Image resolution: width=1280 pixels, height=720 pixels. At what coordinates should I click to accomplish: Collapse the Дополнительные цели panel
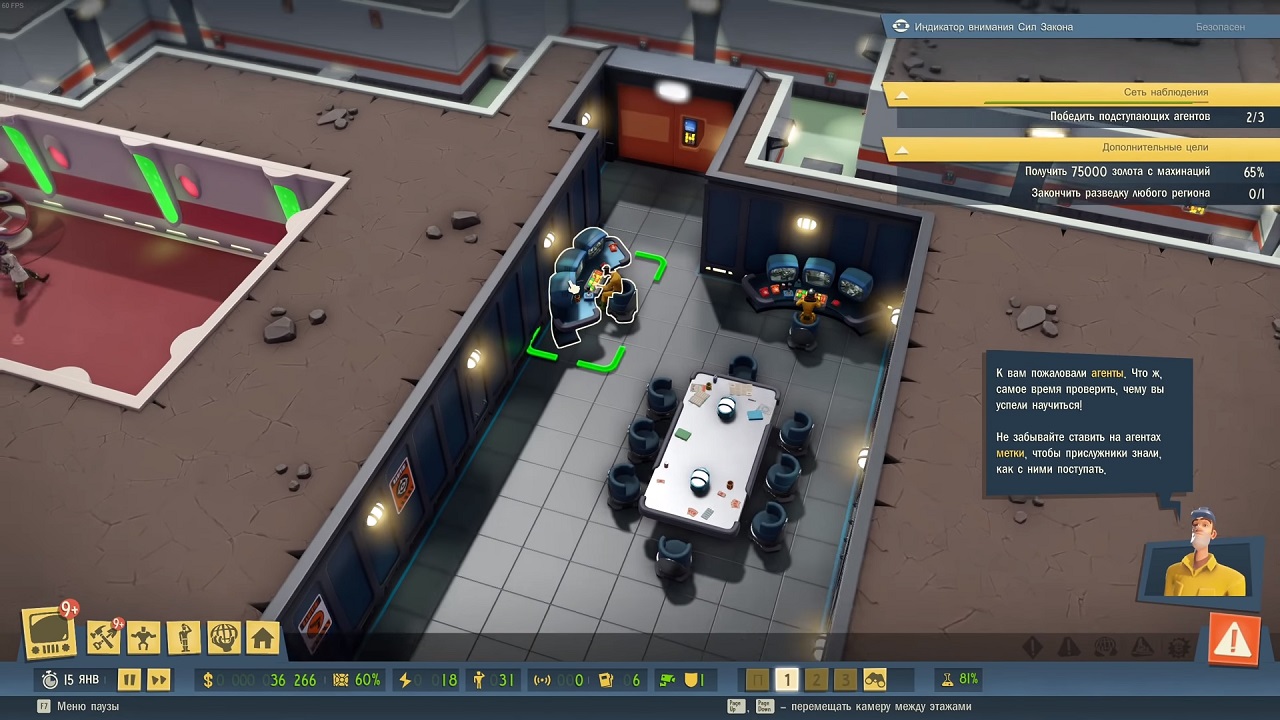coord(904,148)
